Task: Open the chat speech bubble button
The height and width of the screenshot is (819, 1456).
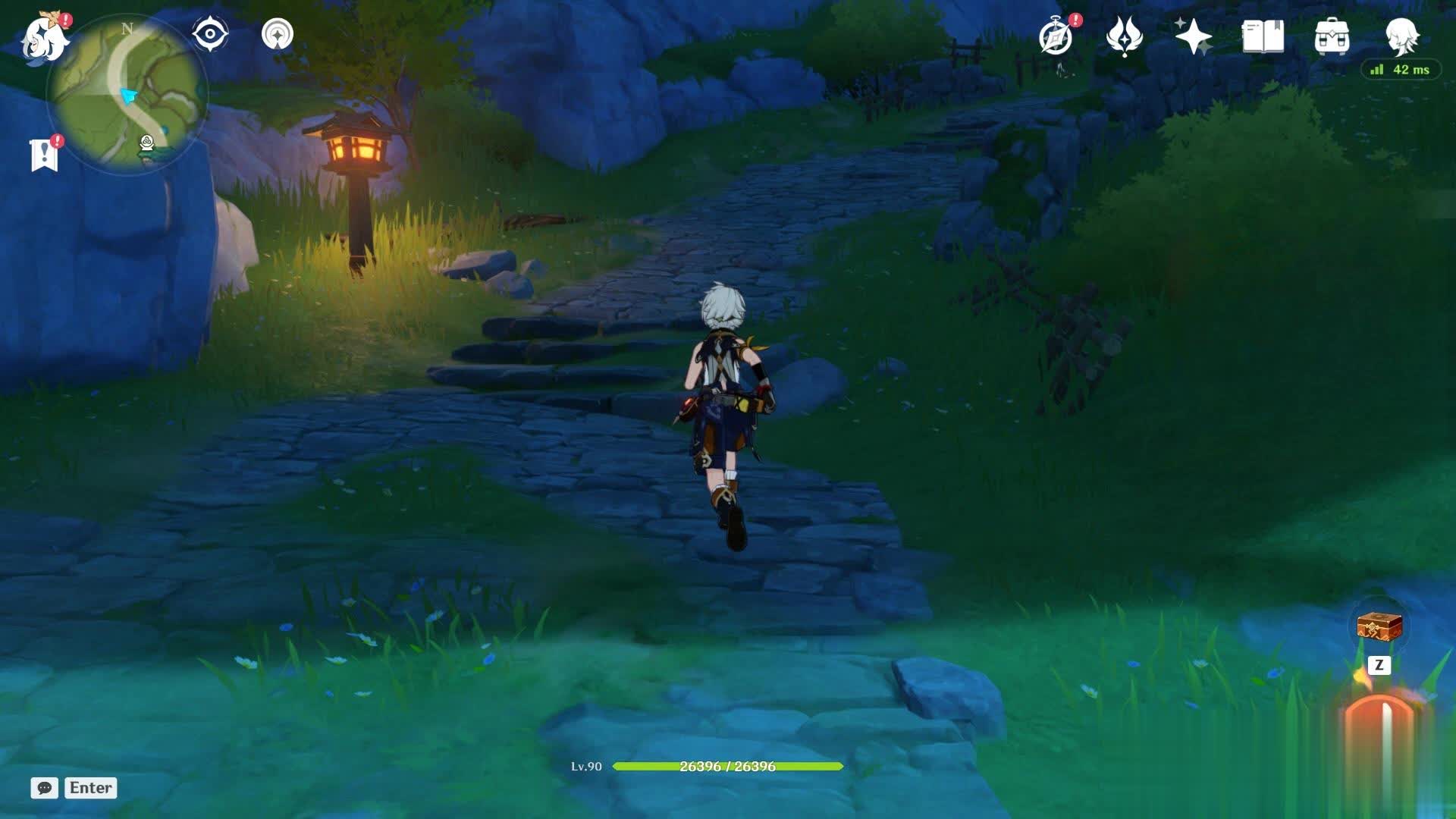Action: point(45,788)
